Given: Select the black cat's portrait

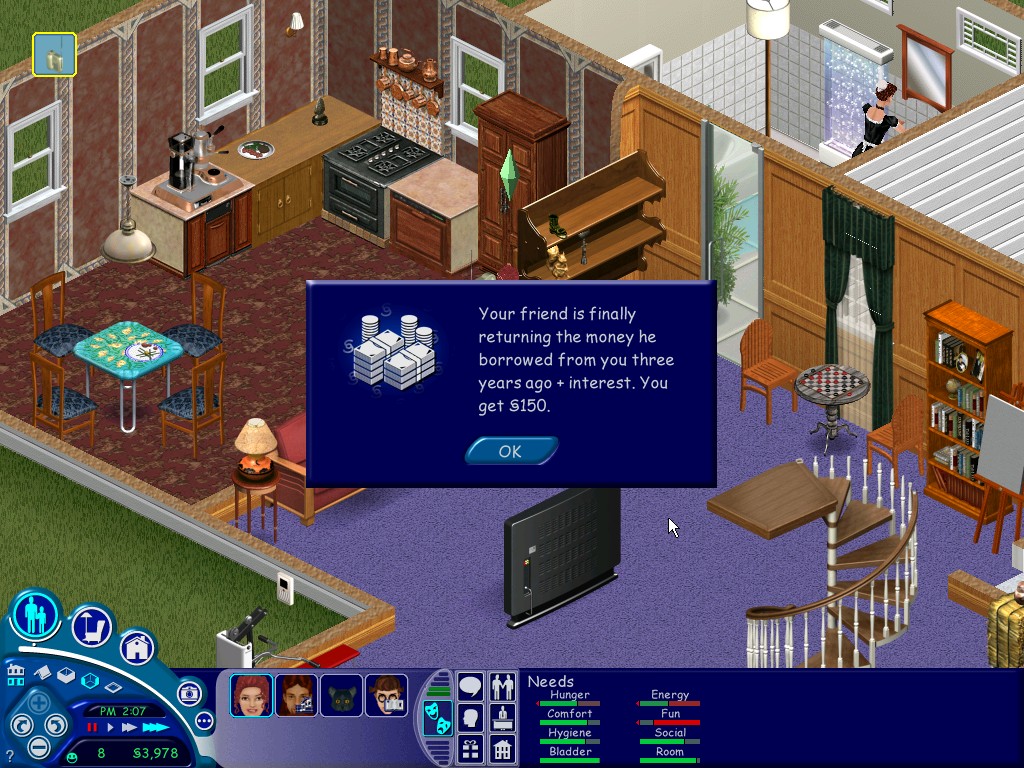Looking at the screenshot, I should pos(341,696).
